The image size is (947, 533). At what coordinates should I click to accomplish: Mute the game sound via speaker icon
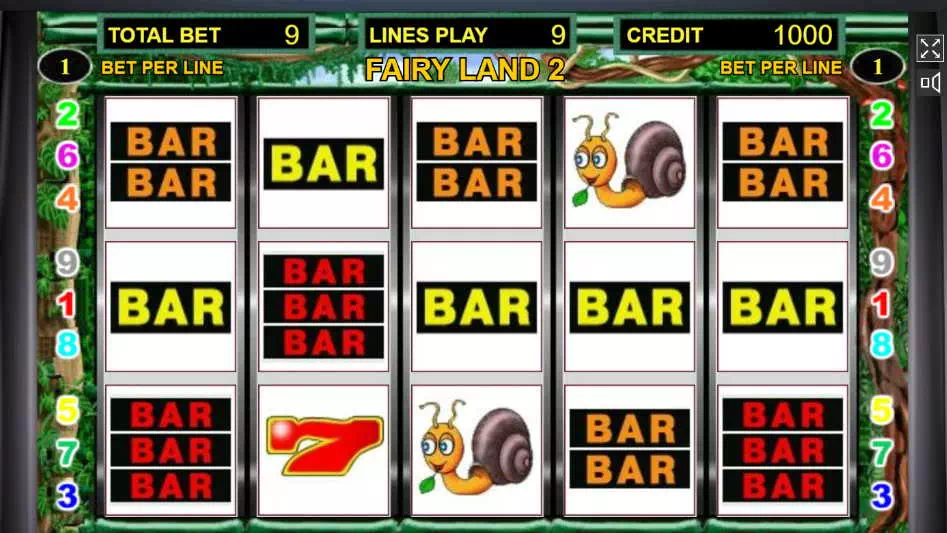click(930, 82)
